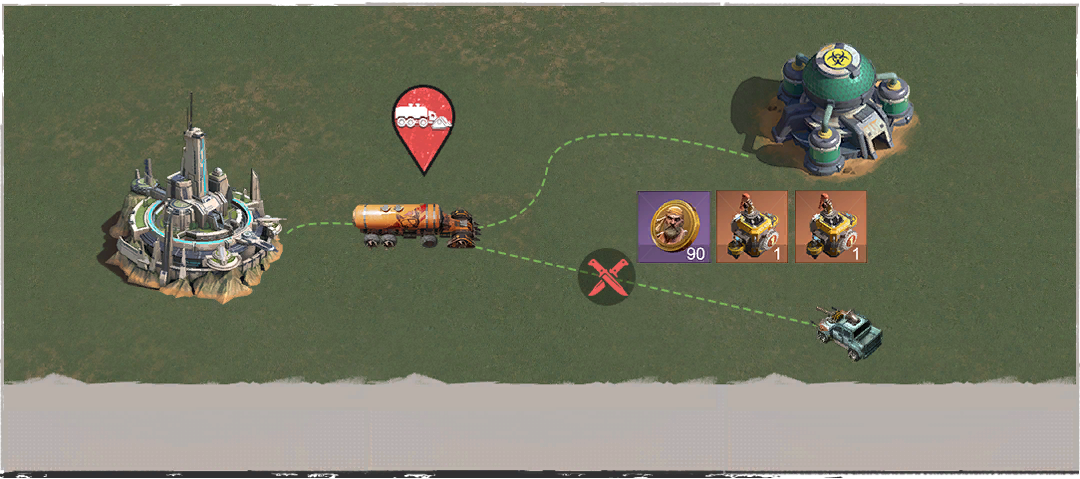1080x479 pixels.
Task: Open the gold coin reward showing 90
Action: 673,227
